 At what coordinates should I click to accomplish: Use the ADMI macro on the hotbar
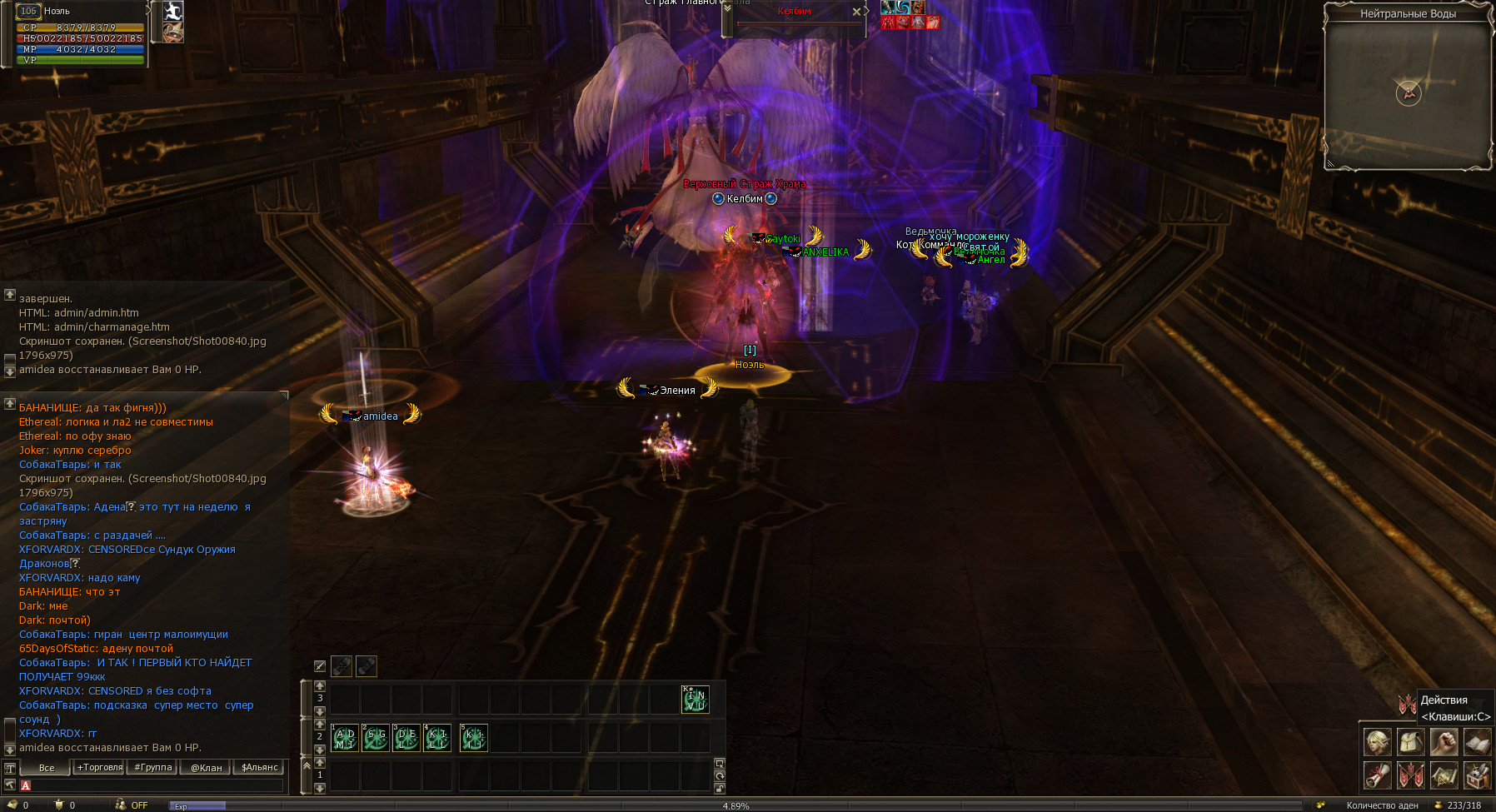[345, 739]
